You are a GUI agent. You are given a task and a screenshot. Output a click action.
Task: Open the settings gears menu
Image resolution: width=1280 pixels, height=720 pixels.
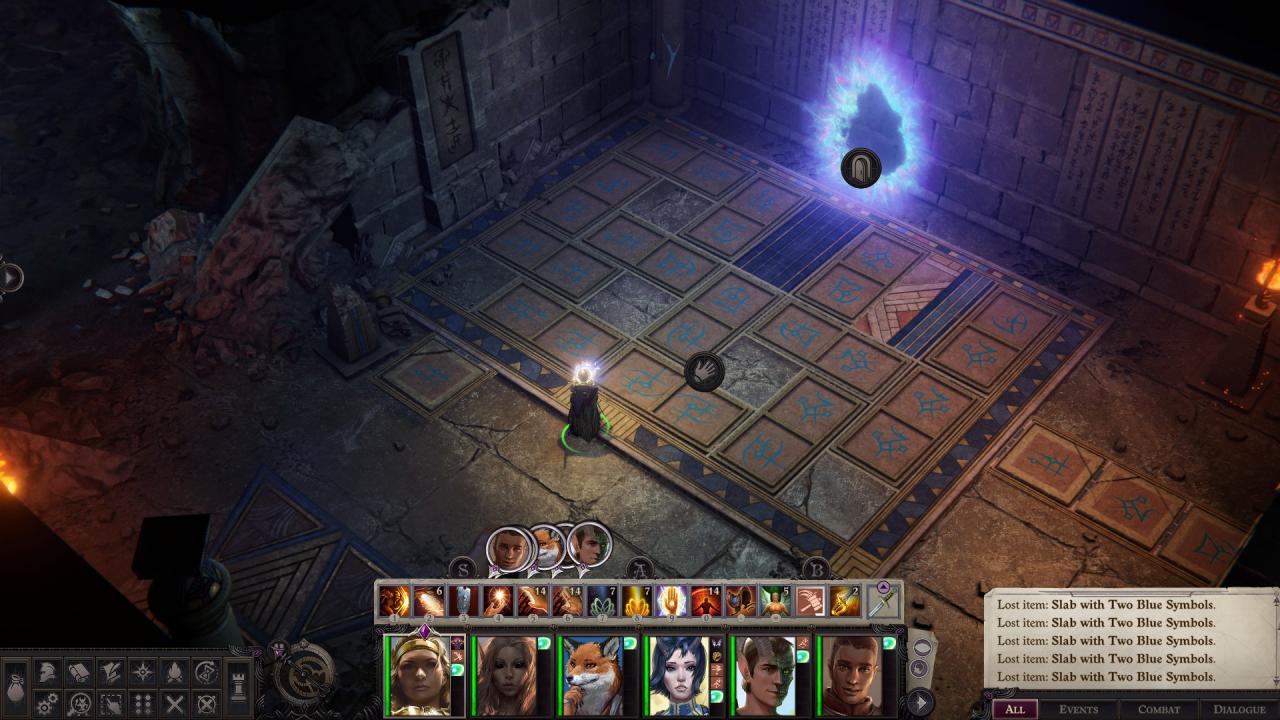[x=46, y=704]
